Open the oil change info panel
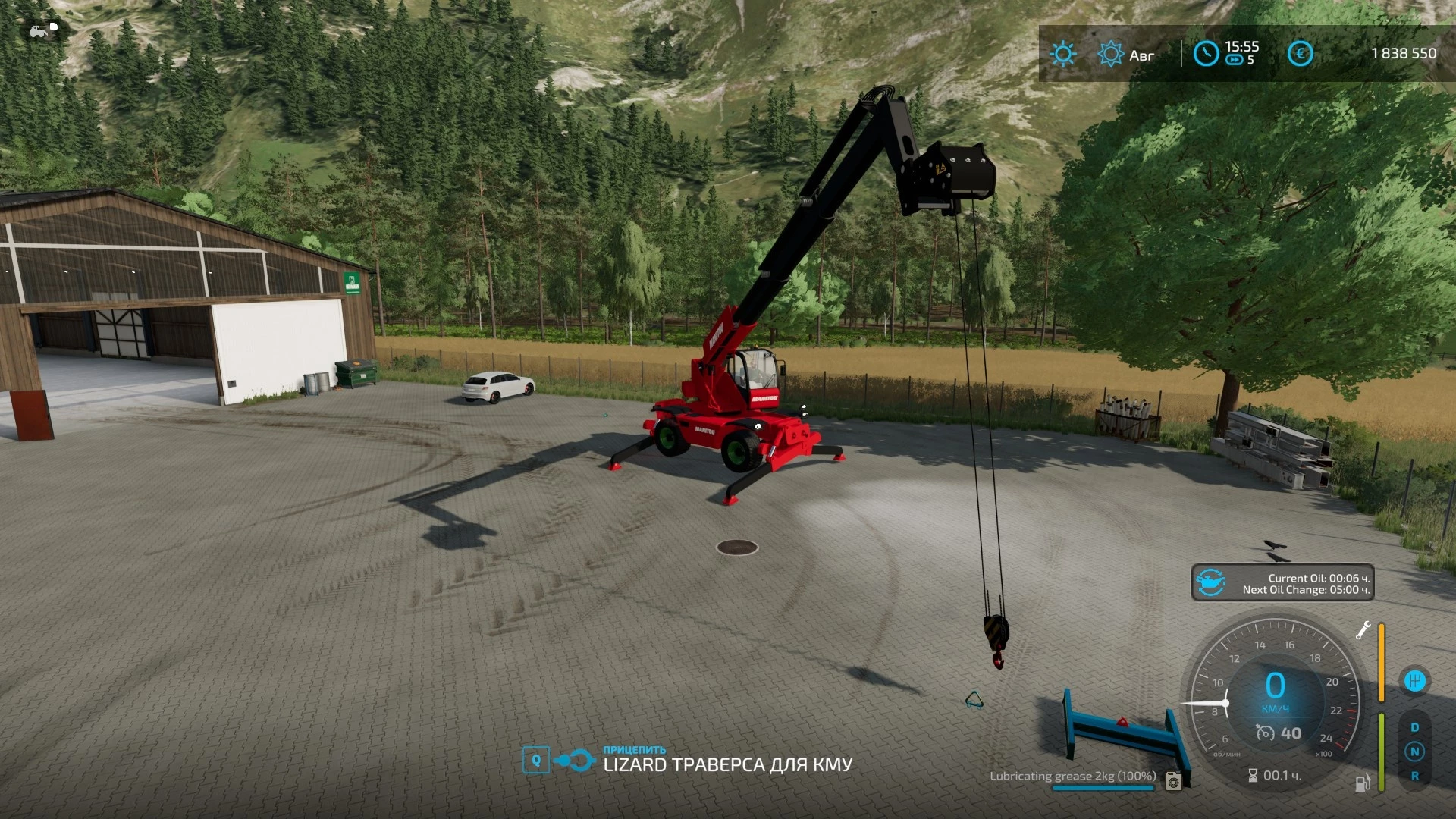Viewport: 1456px width, 819px height. (x=1282, y=583)
